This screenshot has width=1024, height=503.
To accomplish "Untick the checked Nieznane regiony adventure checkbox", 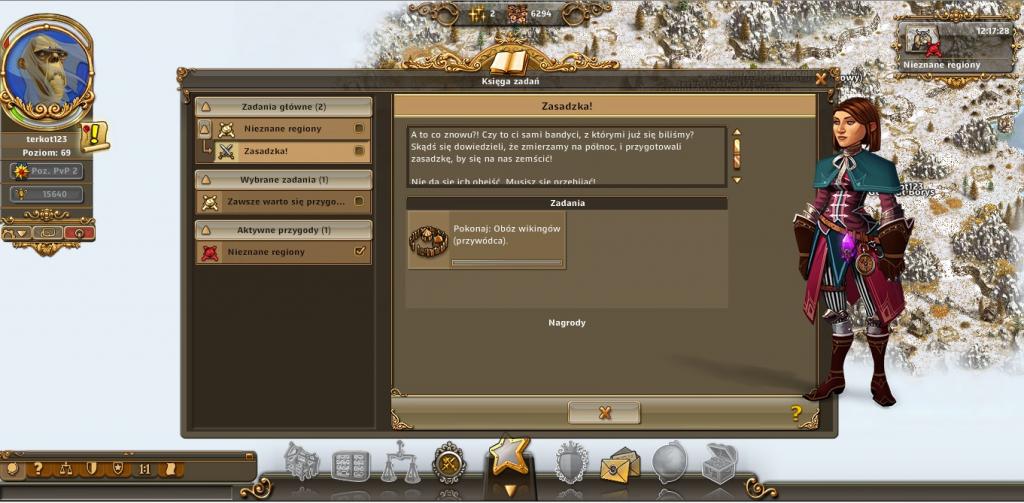I will click(x=360, y=252).
